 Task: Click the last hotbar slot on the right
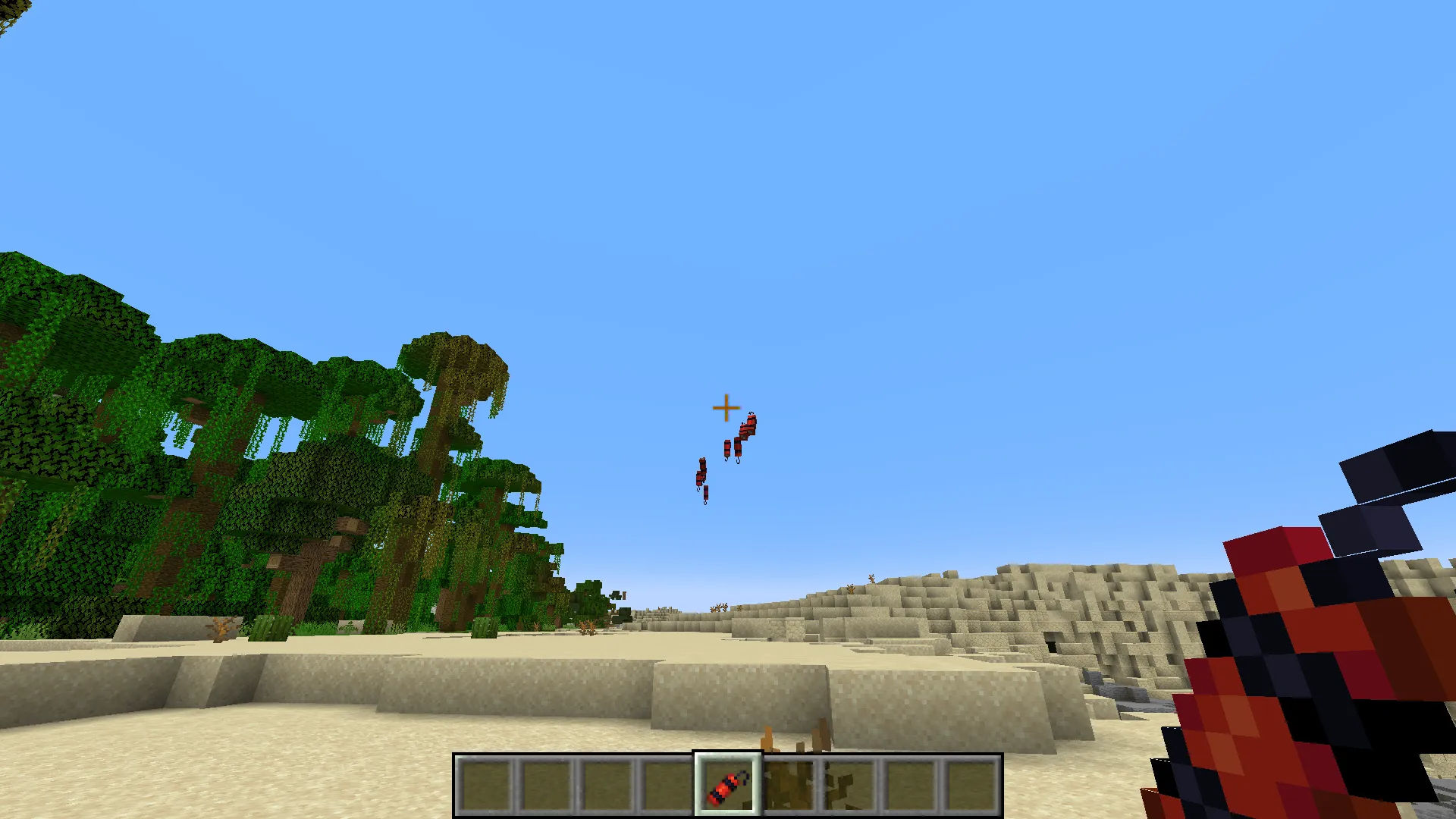[973, 785]
